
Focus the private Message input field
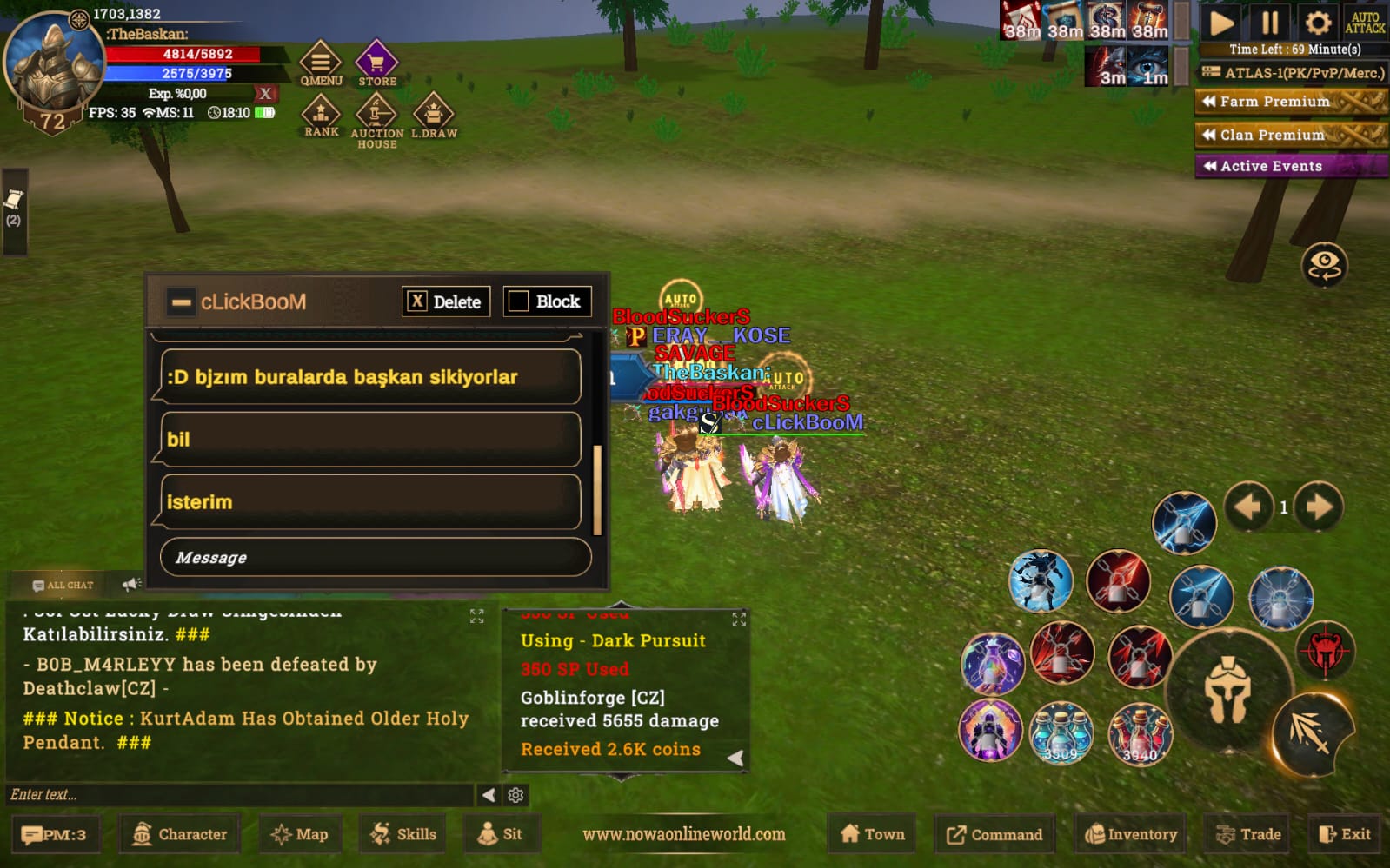376,557
